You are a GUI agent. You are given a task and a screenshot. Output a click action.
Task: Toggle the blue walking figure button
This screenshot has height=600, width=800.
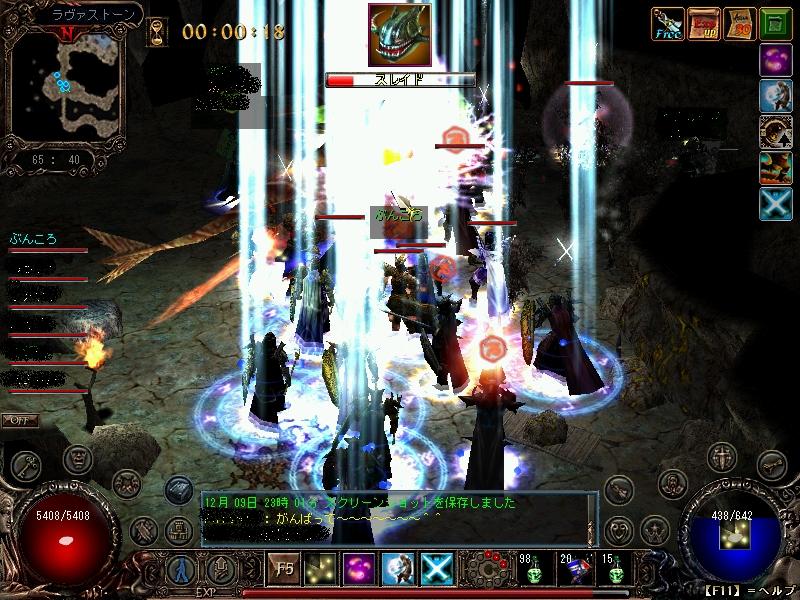tap(180, 569)
